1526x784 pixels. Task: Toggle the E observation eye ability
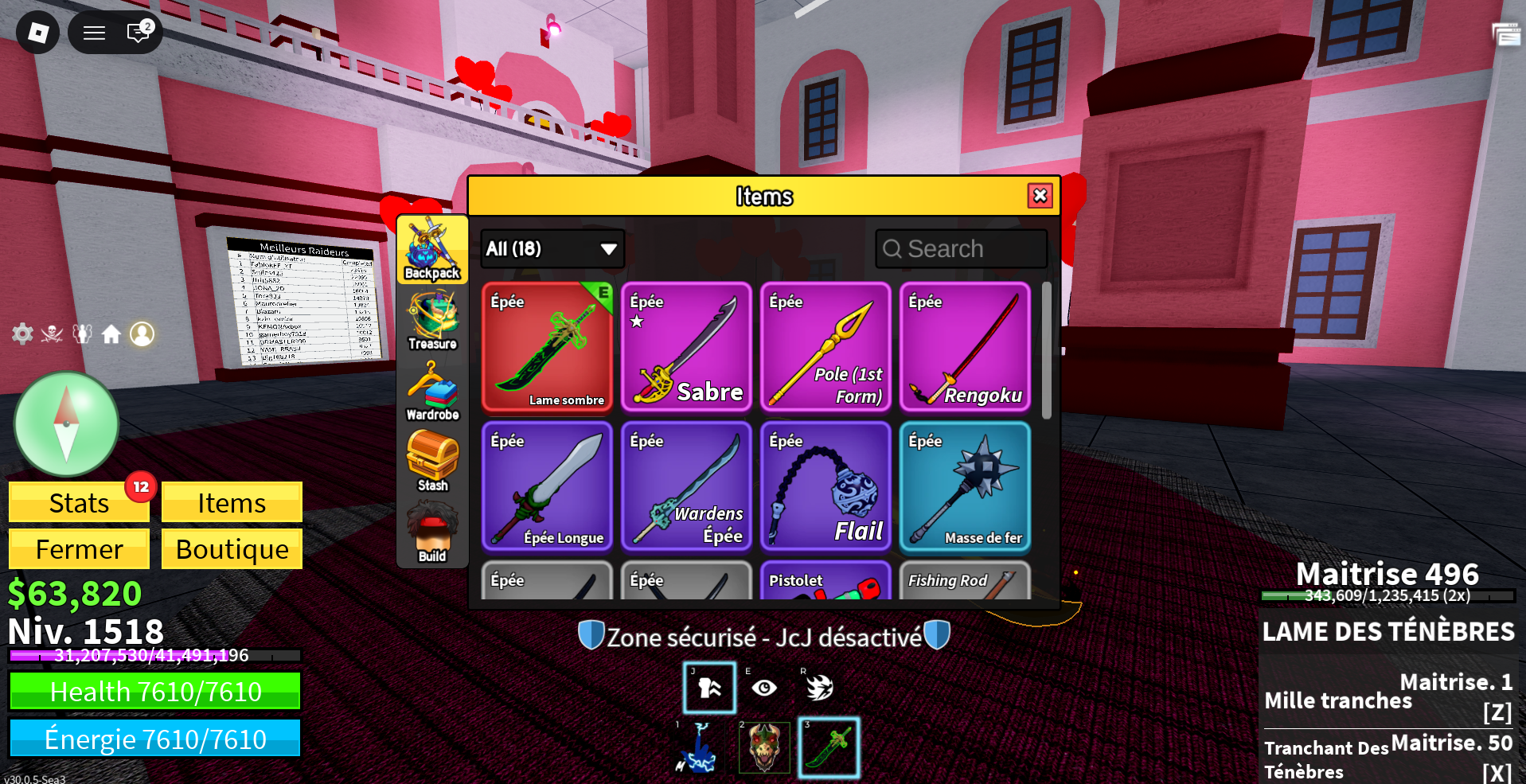tap(763, 687)
